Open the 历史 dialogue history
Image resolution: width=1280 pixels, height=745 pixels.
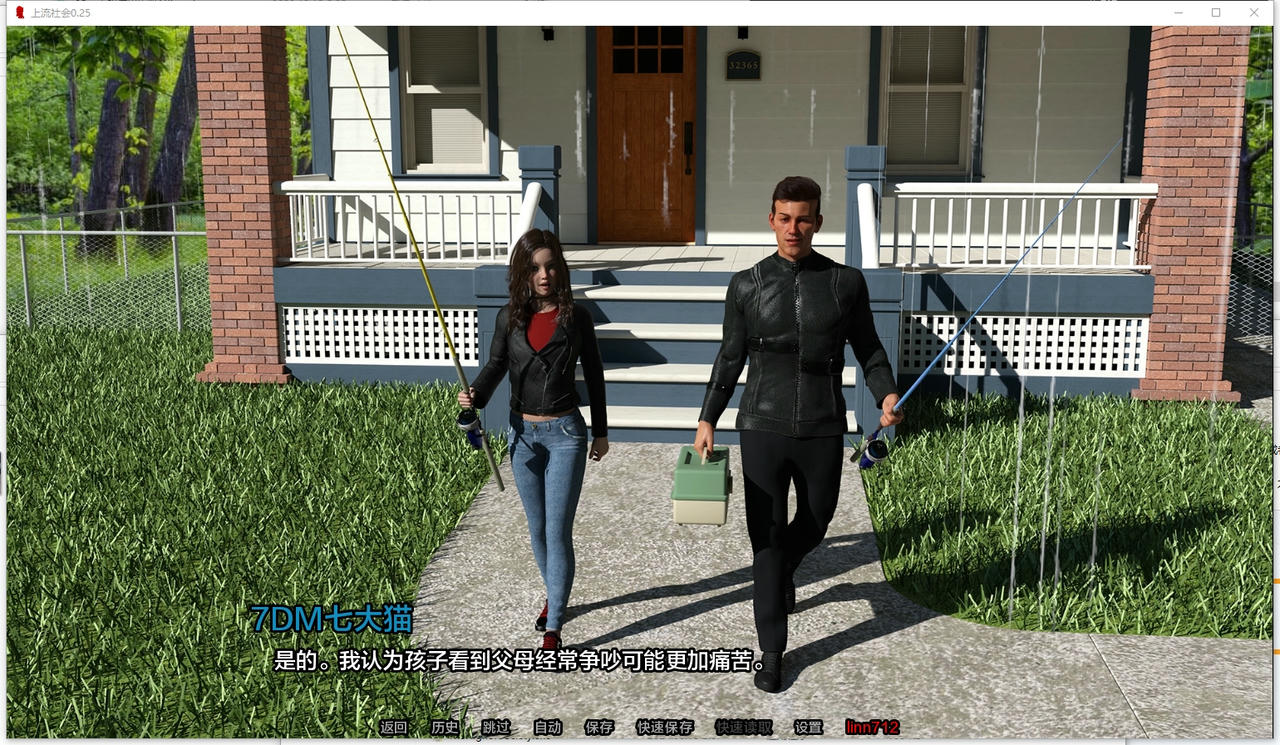click(x=443, y=728)
